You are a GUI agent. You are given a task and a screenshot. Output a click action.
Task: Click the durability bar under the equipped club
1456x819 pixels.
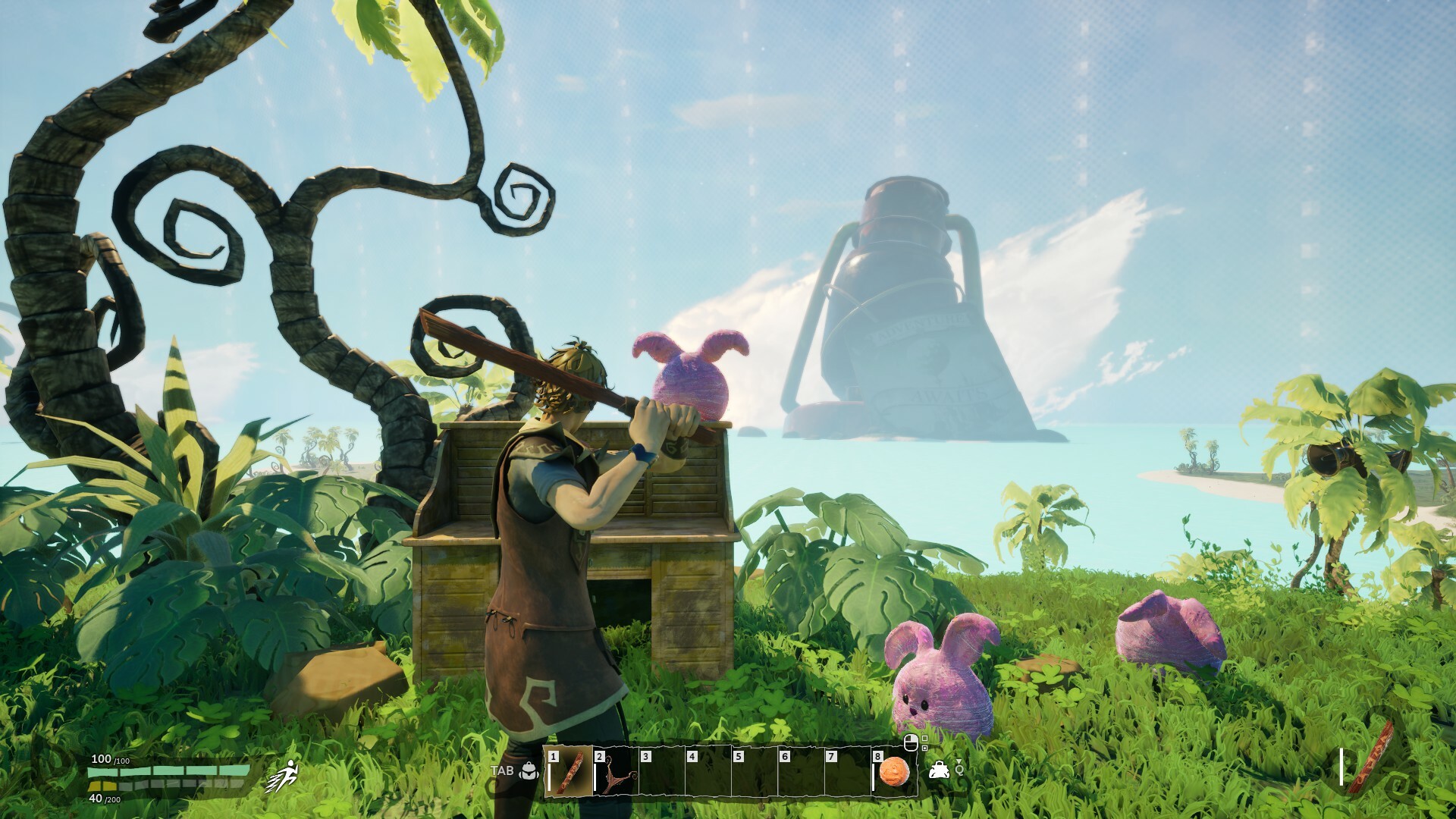(x=1341, y=766)
